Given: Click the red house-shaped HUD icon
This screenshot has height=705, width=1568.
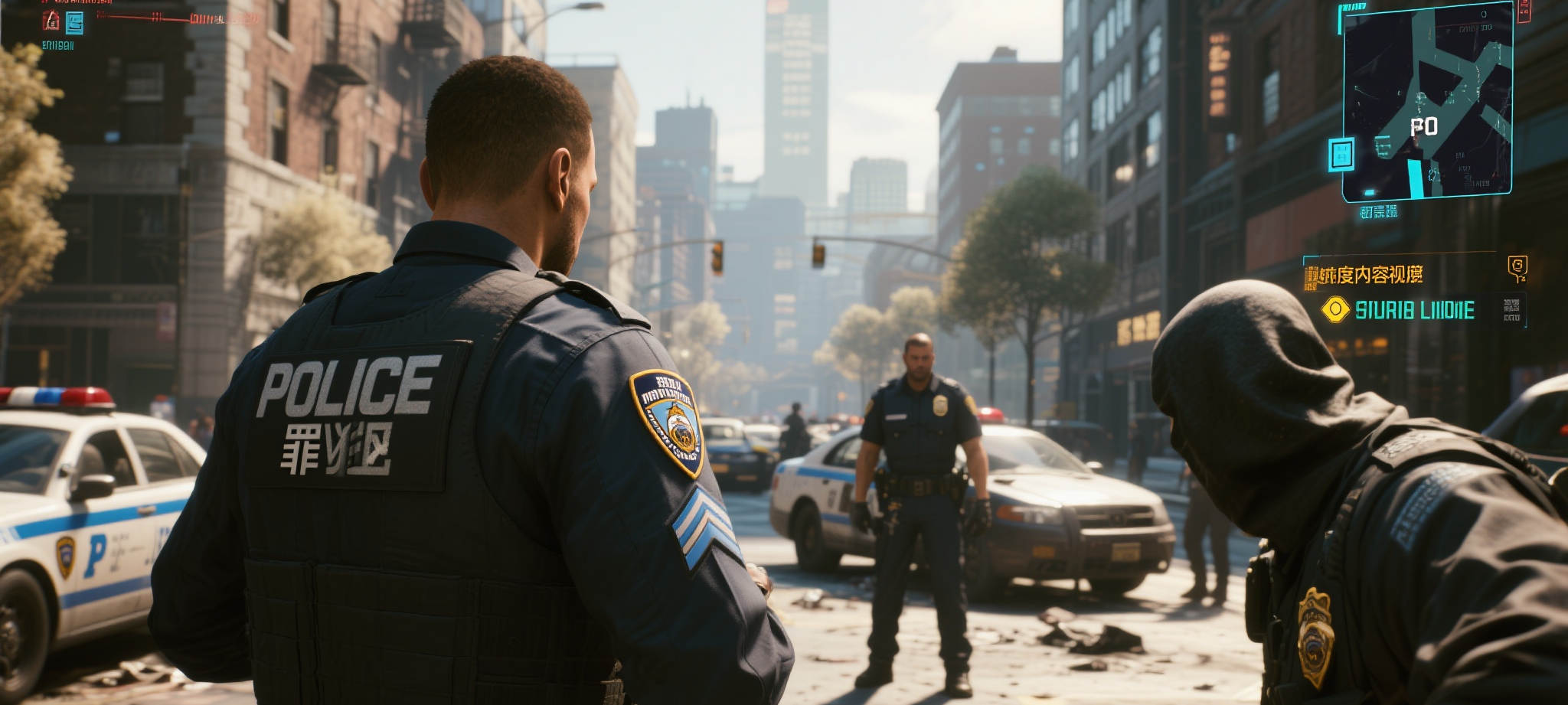Looking at the screenshot, I should click(x=51, y=21).
